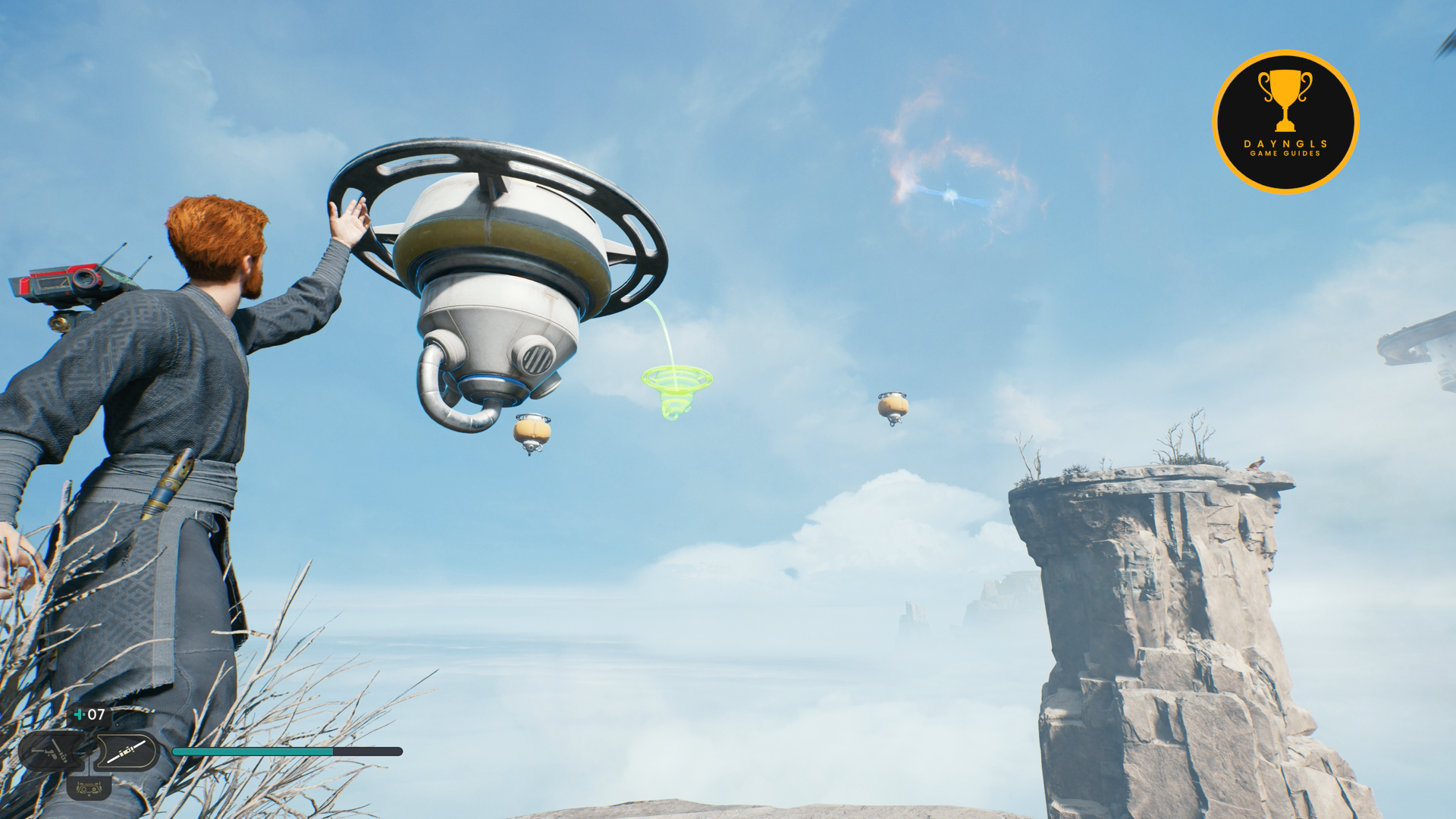Select the double-bladed lightsaber stance icon

(x=126, y=752)
